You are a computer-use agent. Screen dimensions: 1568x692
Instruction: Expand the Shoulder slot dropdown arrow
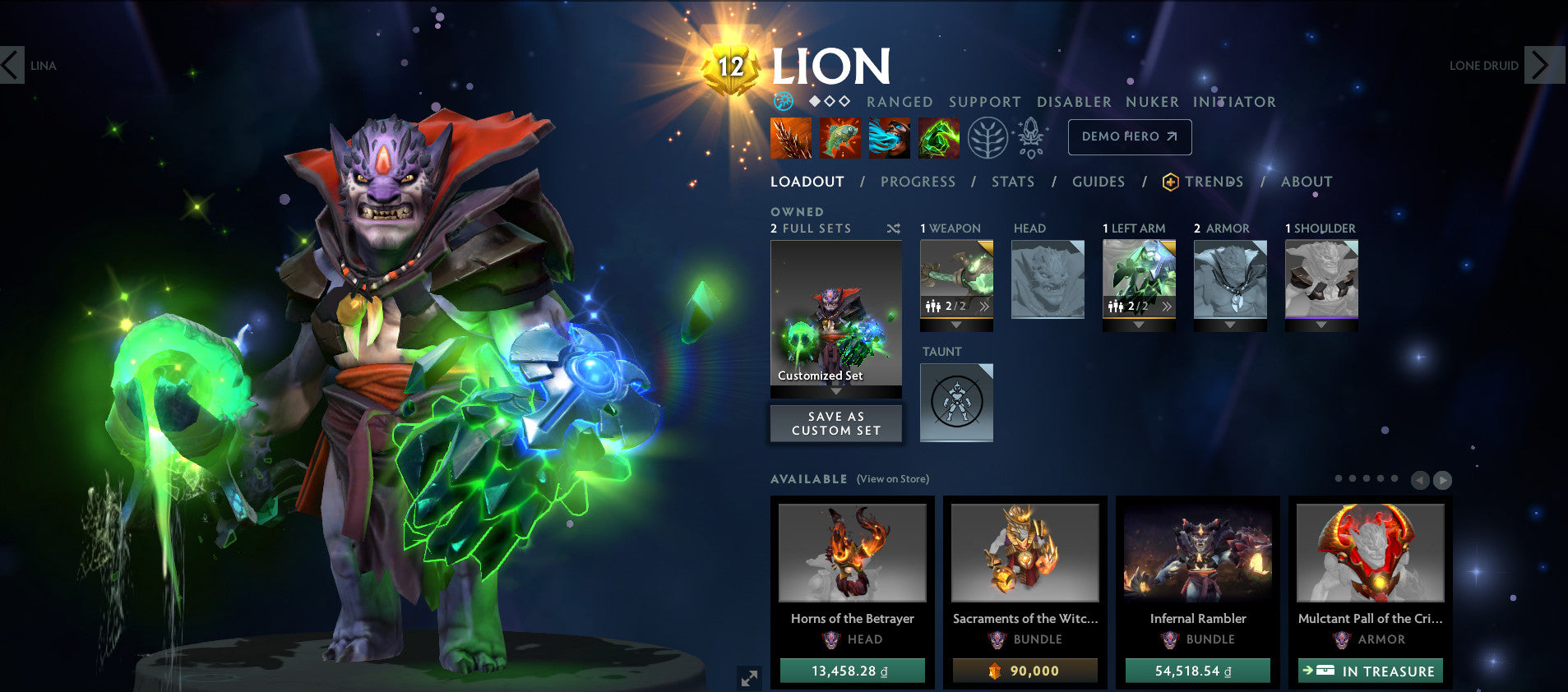[x=1321, y=323]
